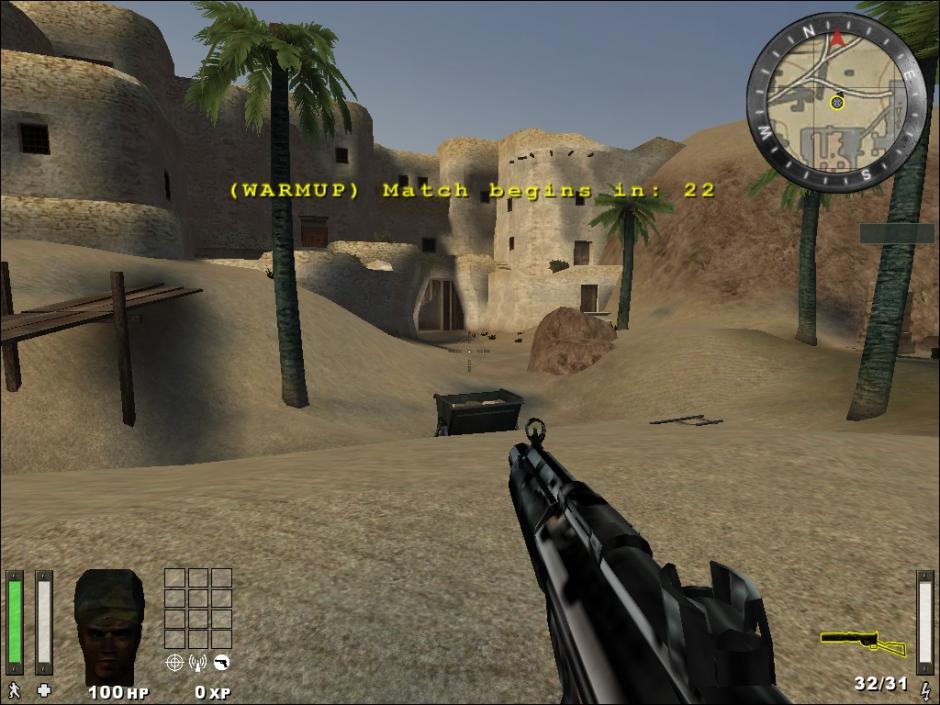This screenshot has height=705, width=940.
Task: Click the yellow submachine gun weapon icon
Action: (863, 642)
